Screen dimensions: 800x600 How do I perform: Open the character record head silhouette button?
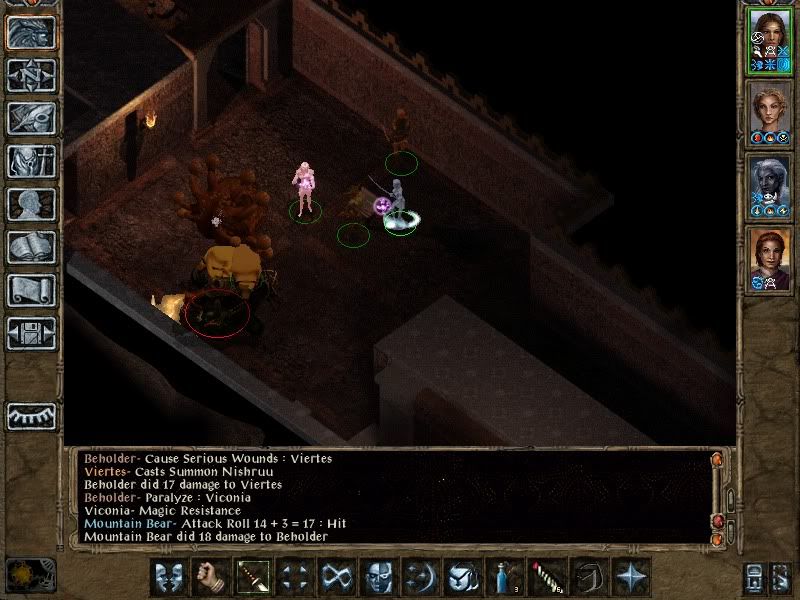[x=31, y=204]
